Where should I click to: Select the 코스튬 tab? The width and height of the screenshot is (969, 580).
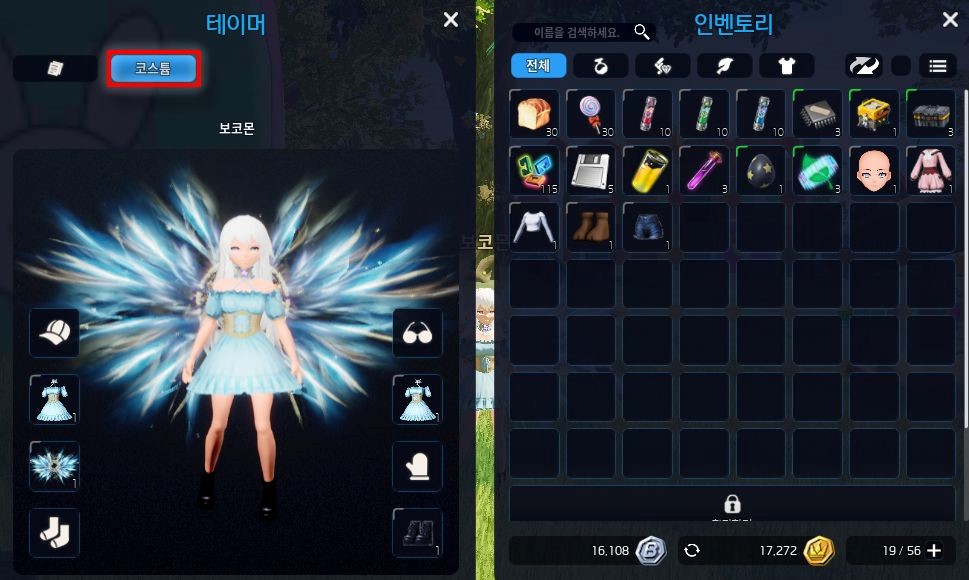pyautogui.click(x=154, y=68)
